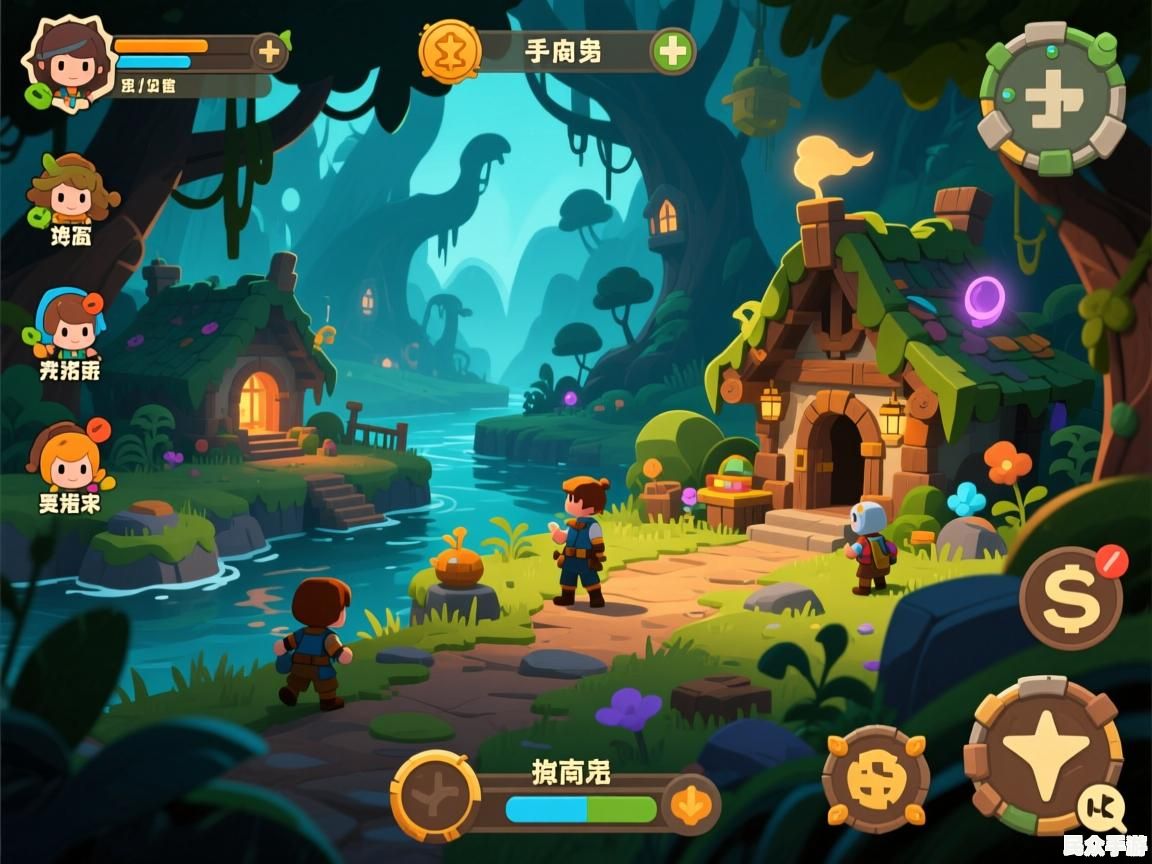Image resolution: width=1152 pixels, height=864 pixels.
Task: Click the orange down-arrow button on bottom bar
Action: (x=690, y=803)
